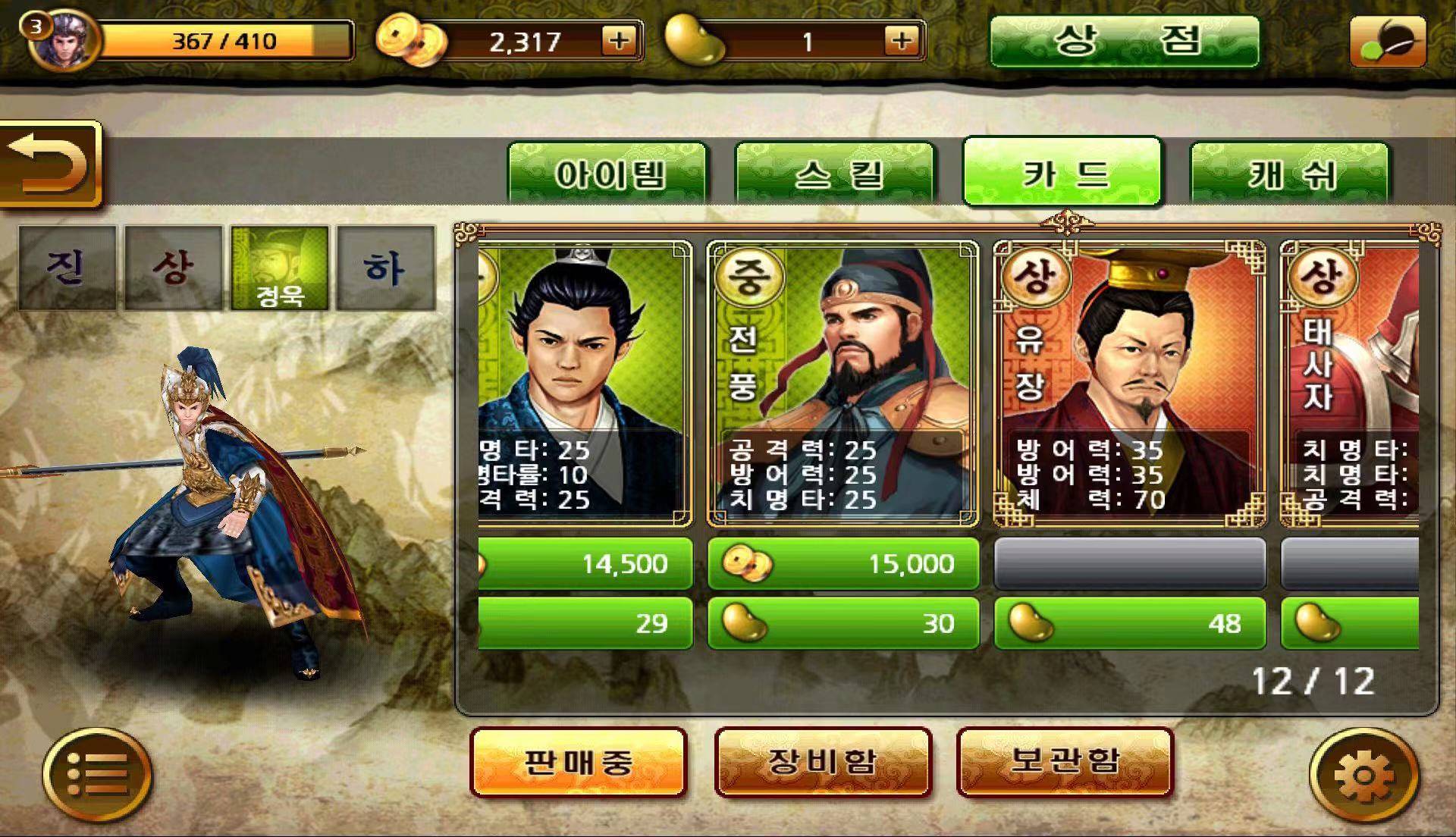Buy 유장 card for 48 beans
The width and height of the screenshot is (1456, 837).
point(1129,623)
